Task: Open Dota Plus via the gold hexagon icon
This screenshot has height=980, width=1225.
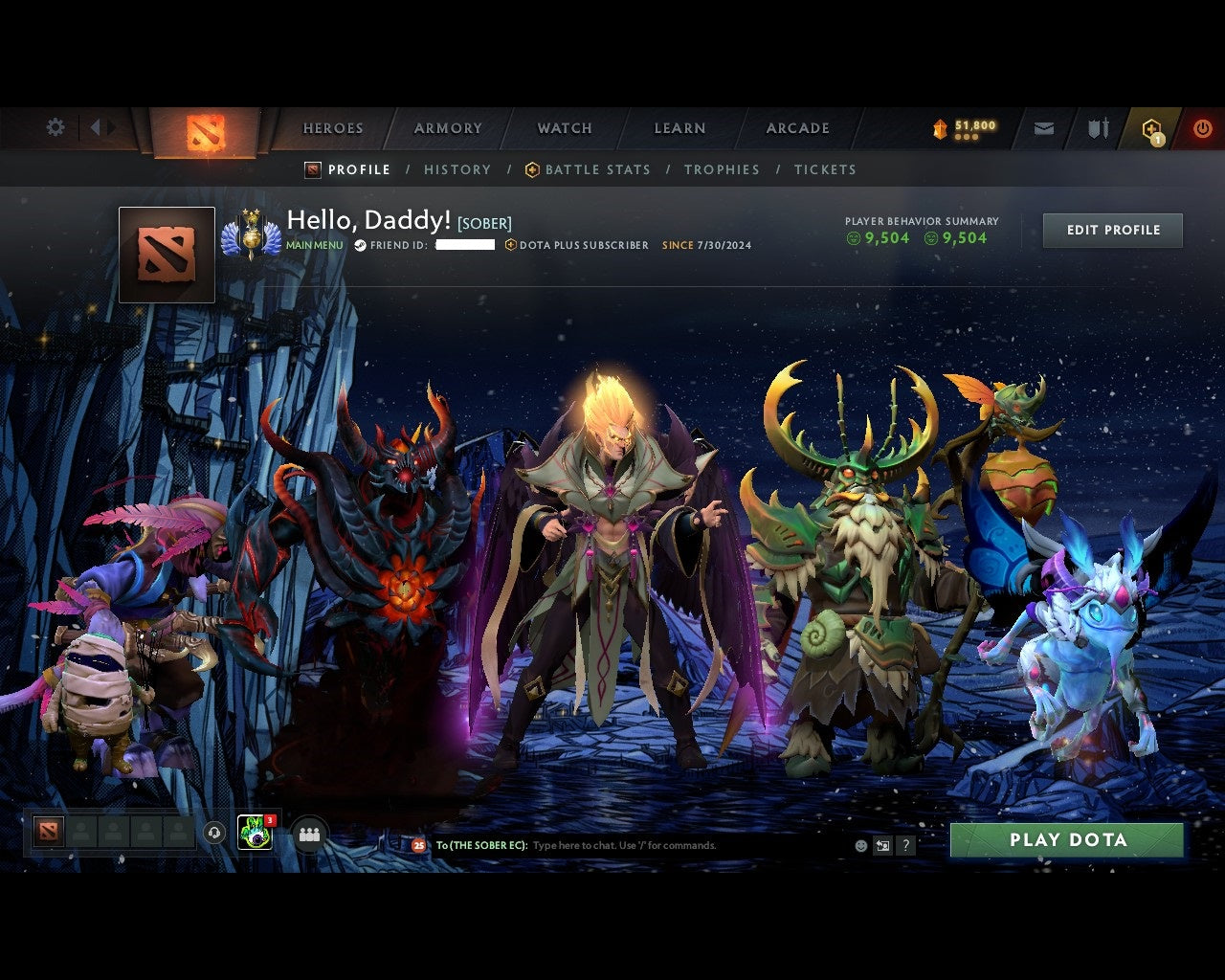Action: coord(1151,127)
